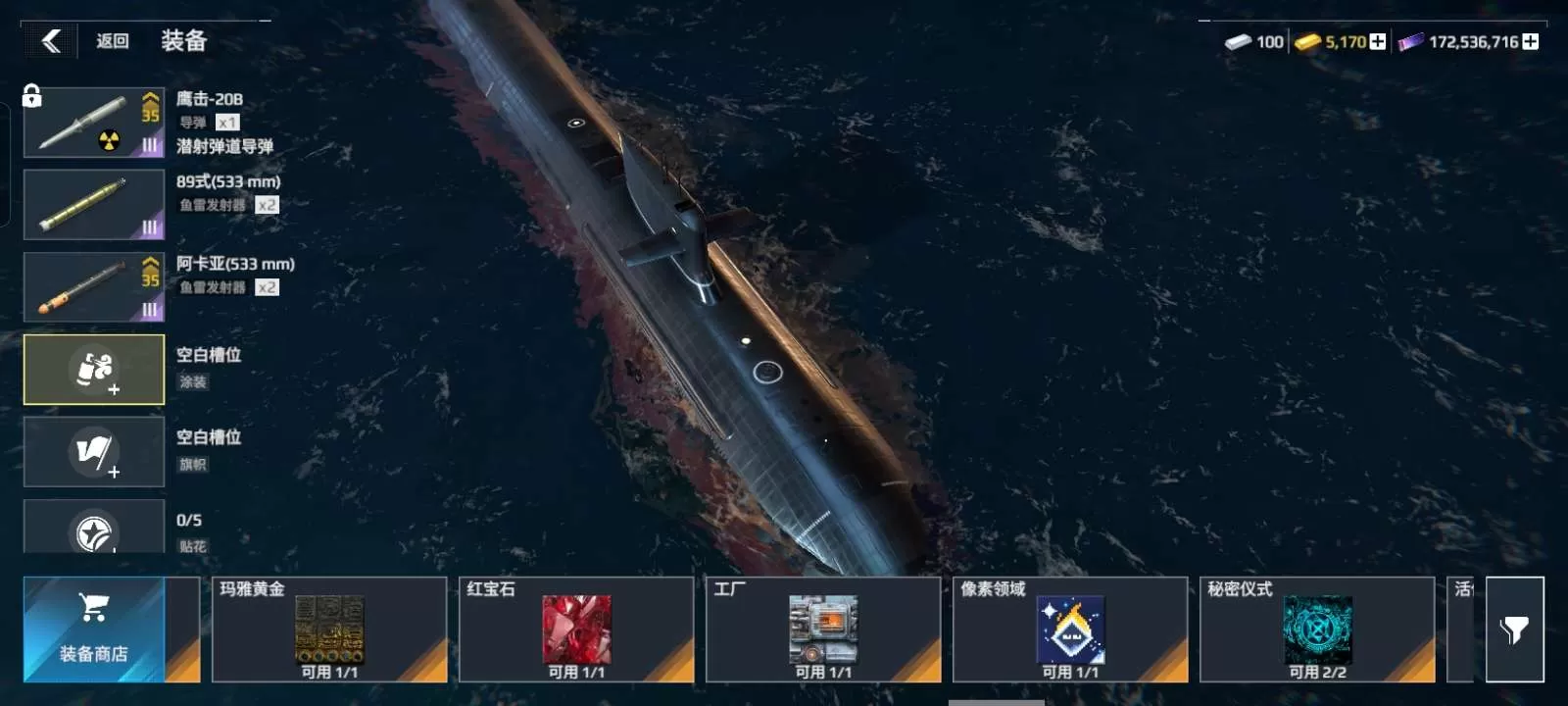Viewport: 1568px width, 706px height.
Task: Open the 装备商店 equipment shop
Action: 94,630
